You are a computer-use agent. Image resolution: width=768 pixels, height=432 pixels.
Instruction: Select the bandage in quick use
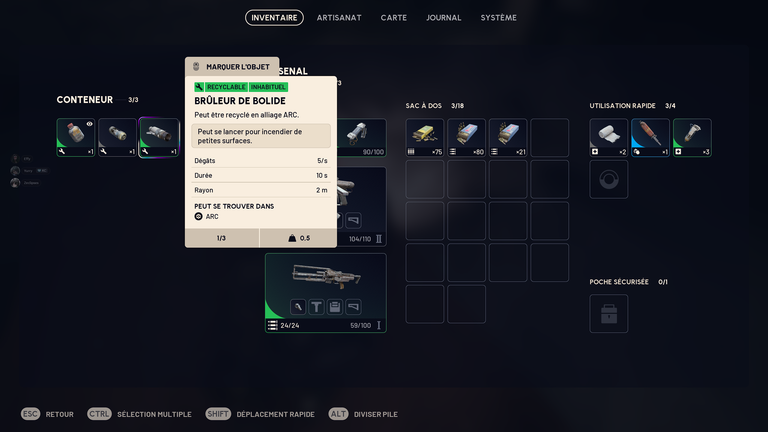(609, 137)
